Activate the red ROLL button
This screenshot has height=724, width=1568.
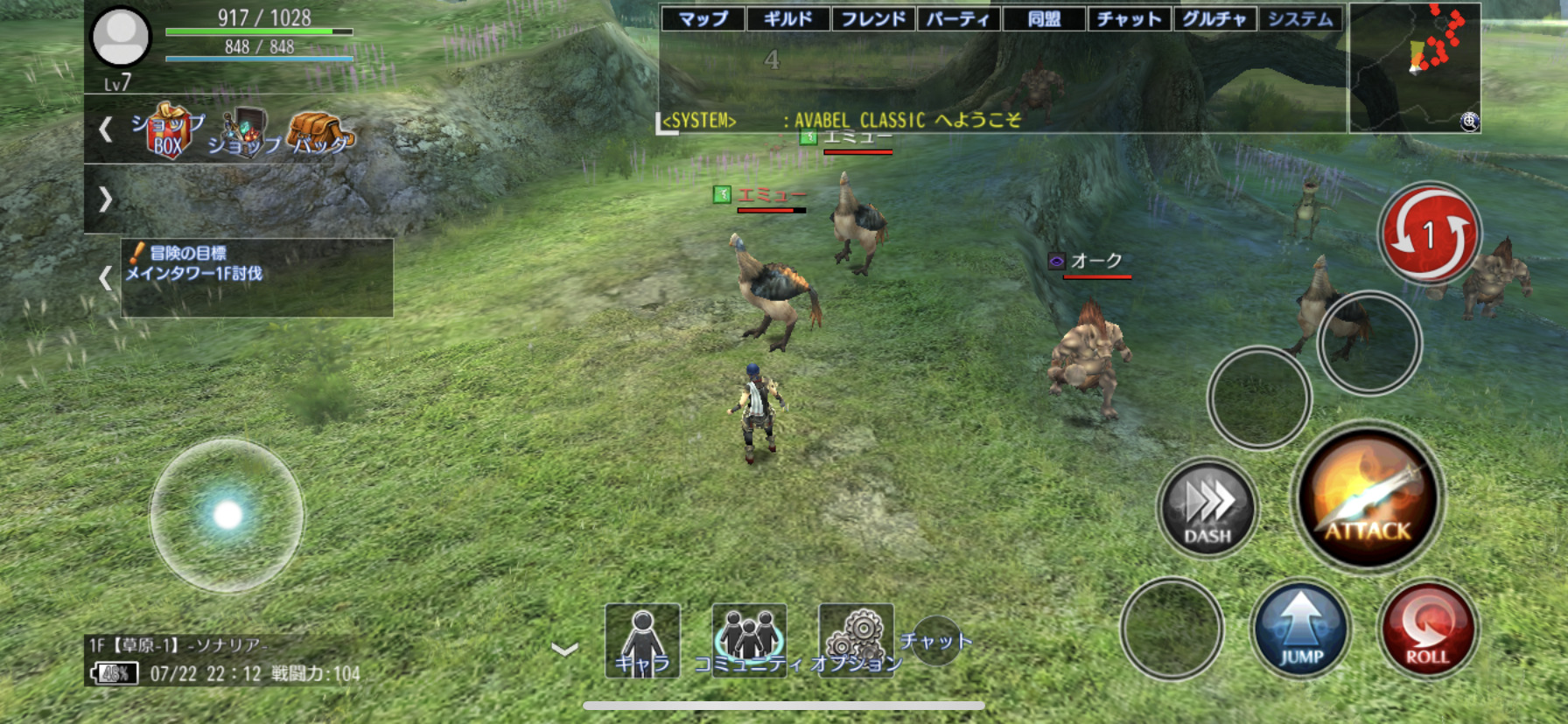pos(1427,630)
